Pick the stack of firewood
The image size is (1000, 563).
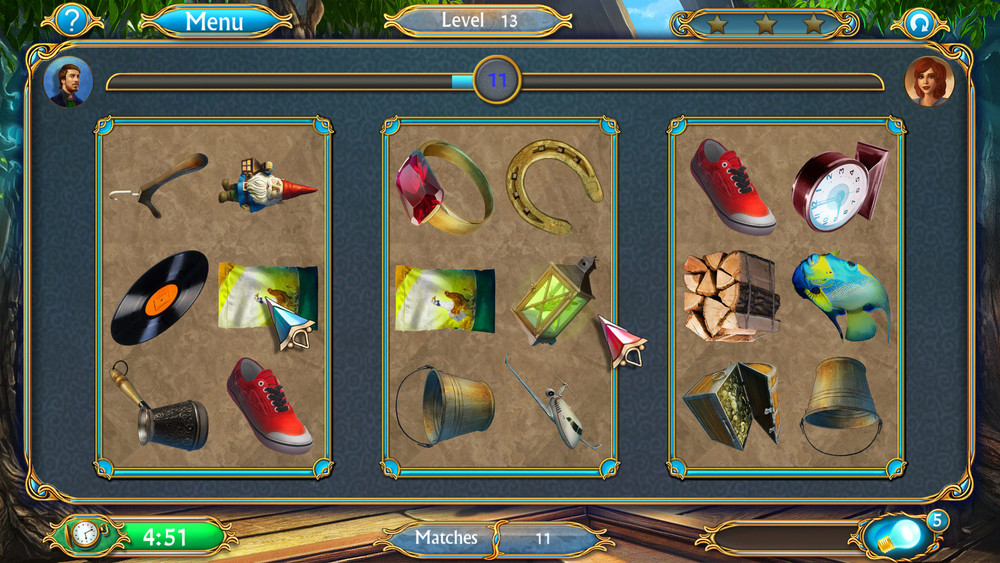tap(730, 295)
